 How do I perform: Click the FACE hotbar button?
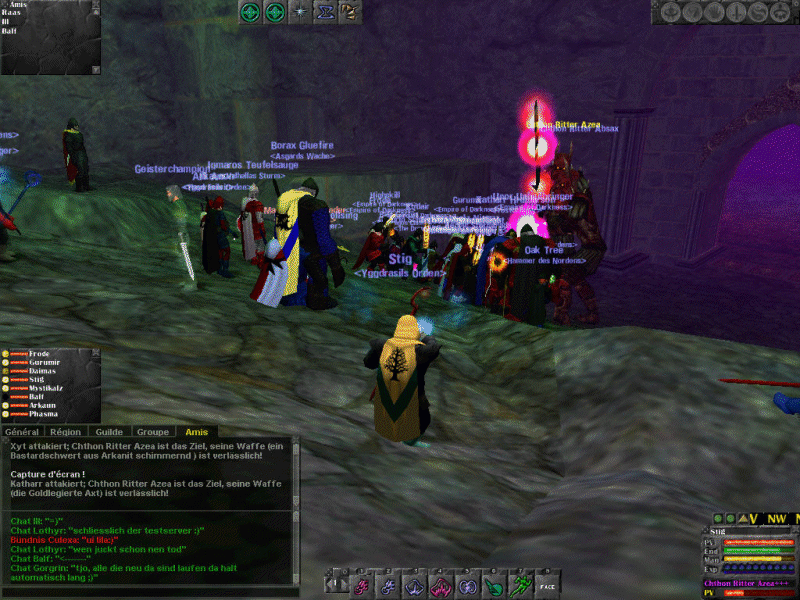(x=547, y=582)
